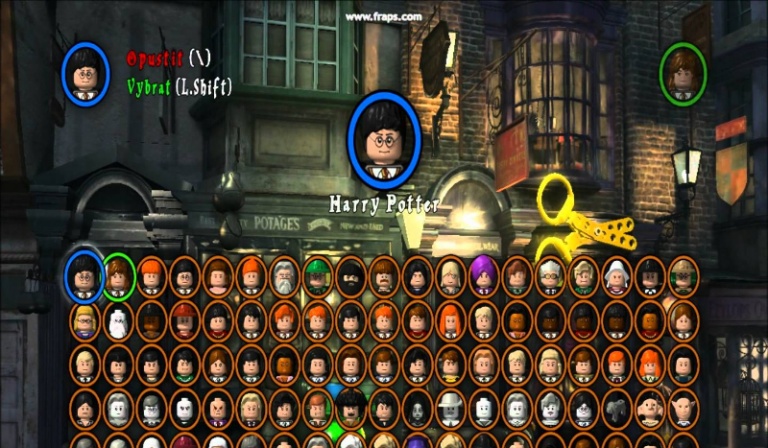Image resolution: width=768 pixels, height=448 pixels.
Task: Choose the ghost with a wide-brimmed white hat
Action: (x=450, y=407)
